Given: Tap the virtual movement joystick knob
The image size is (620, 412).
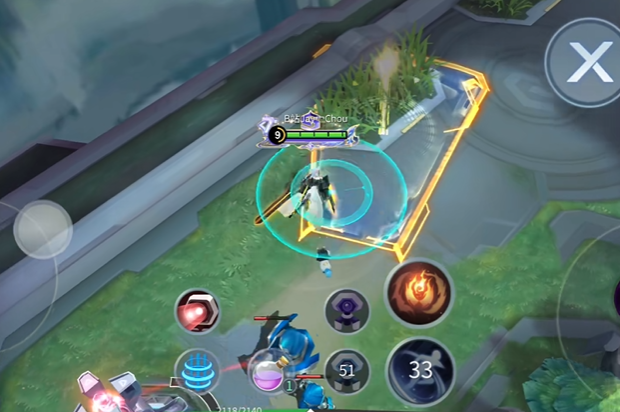Looking at the screenshot, I should [x=43, y=229].
